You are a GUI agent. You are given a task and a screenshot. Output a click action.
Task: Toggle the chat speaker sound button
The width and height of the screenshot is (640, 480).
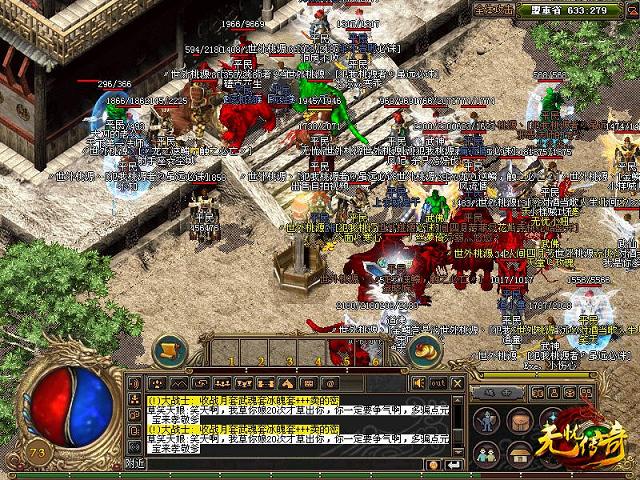click(417, 383)
